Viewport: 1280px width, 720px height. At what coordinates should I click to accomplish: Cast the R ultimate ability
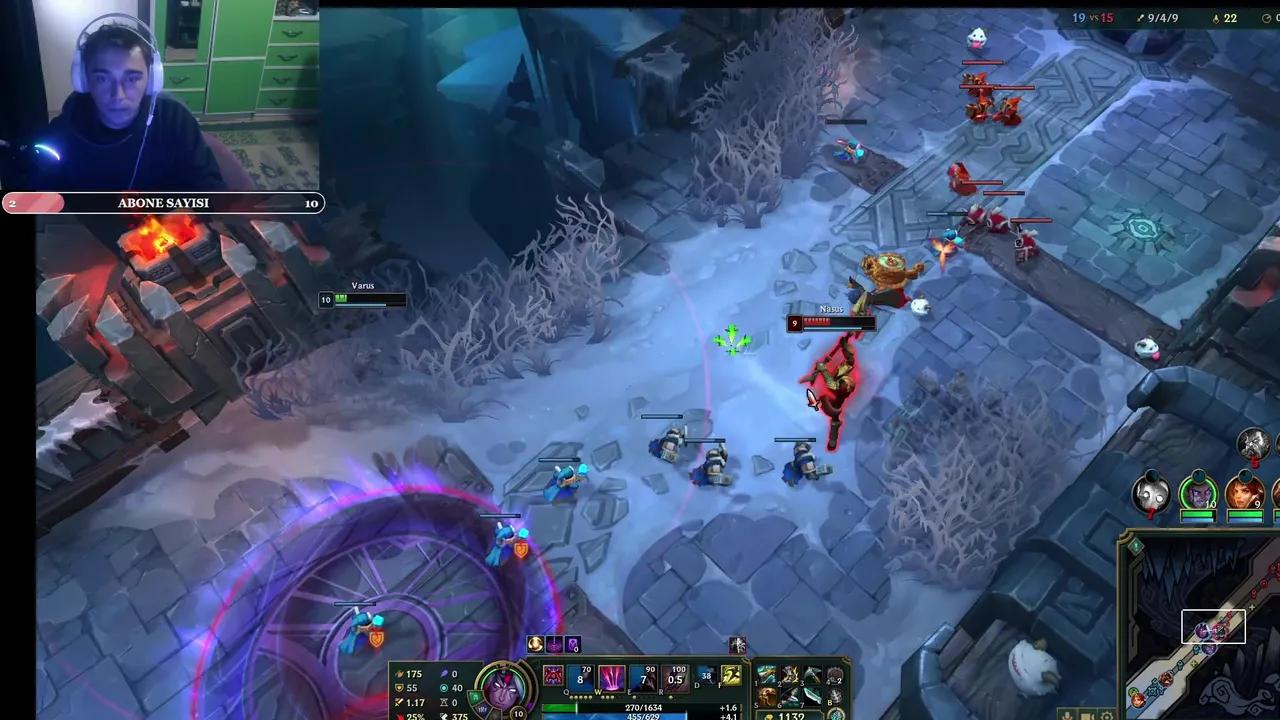coord(674,678)
